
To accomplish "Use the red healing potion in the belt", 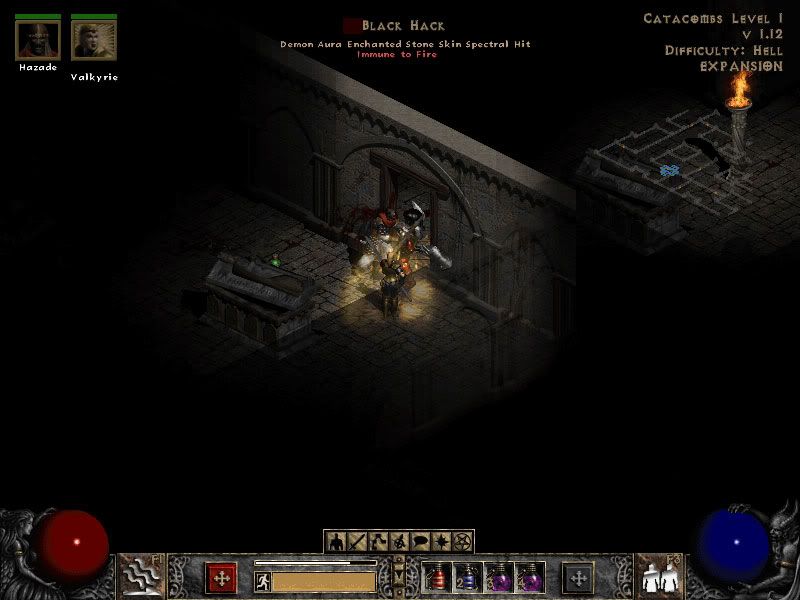I will pyautogui.click(x=436, y=578).
